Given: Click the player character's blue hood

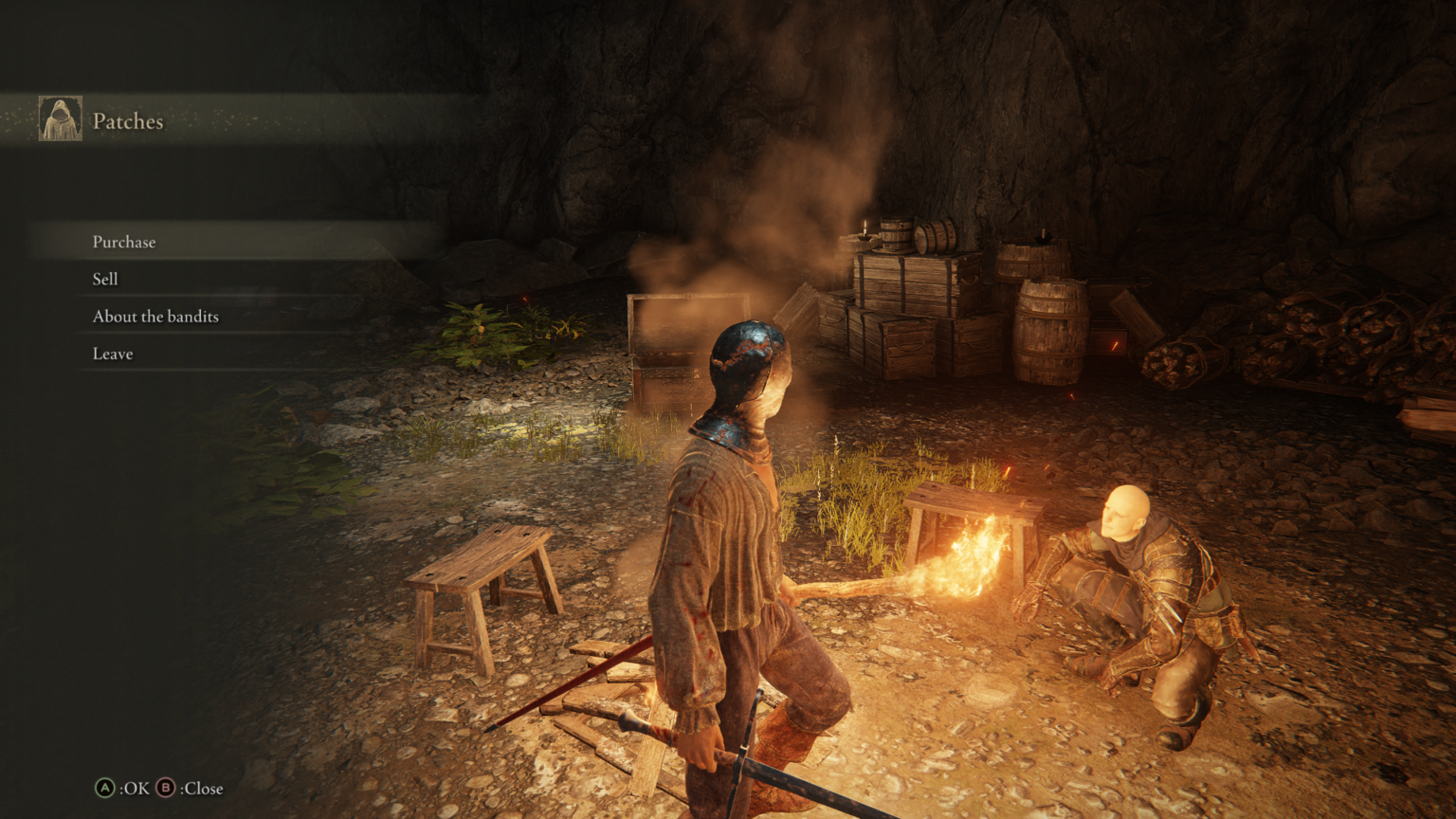Looking at the screenshot, I should tap(744, 360).
